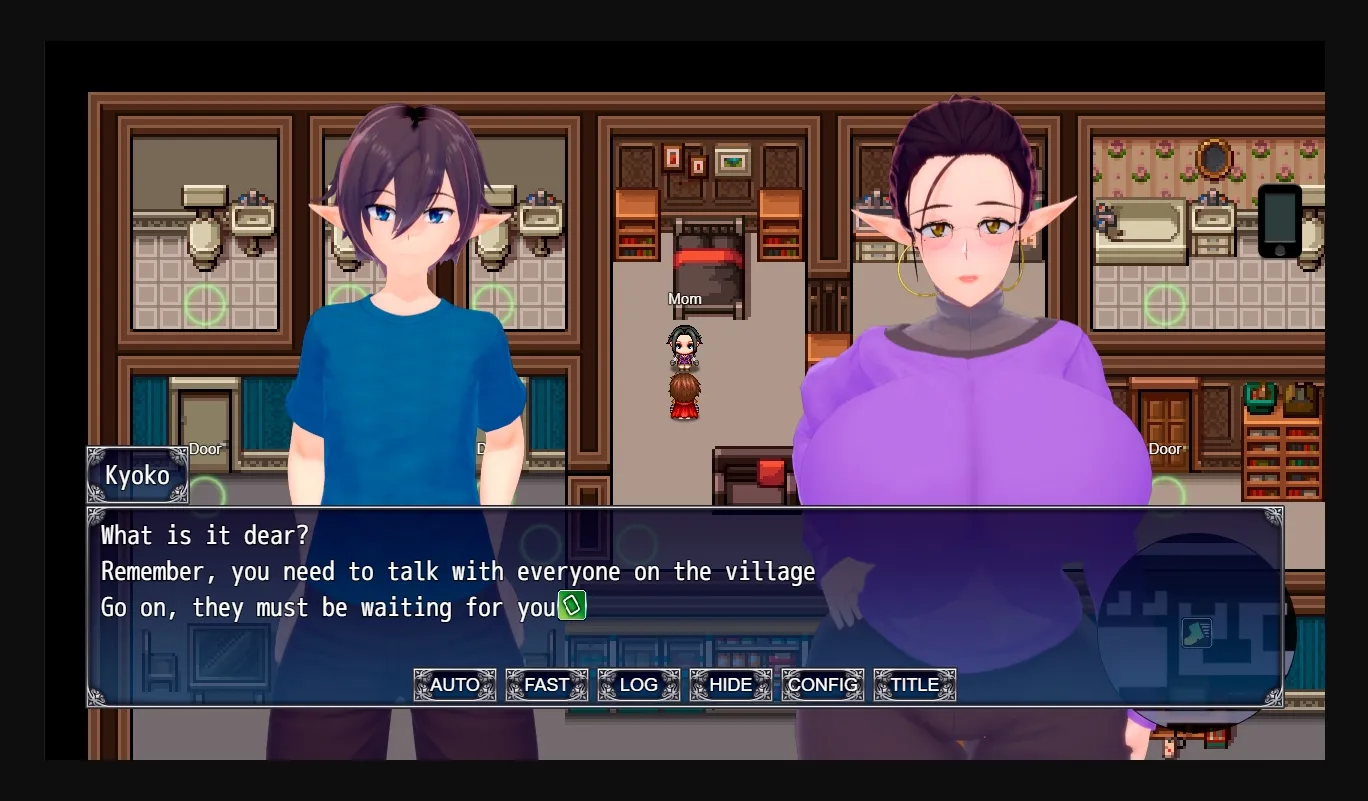Click the Kyoko nameplate ornament

pyautogui.click(x=137, y=476)
